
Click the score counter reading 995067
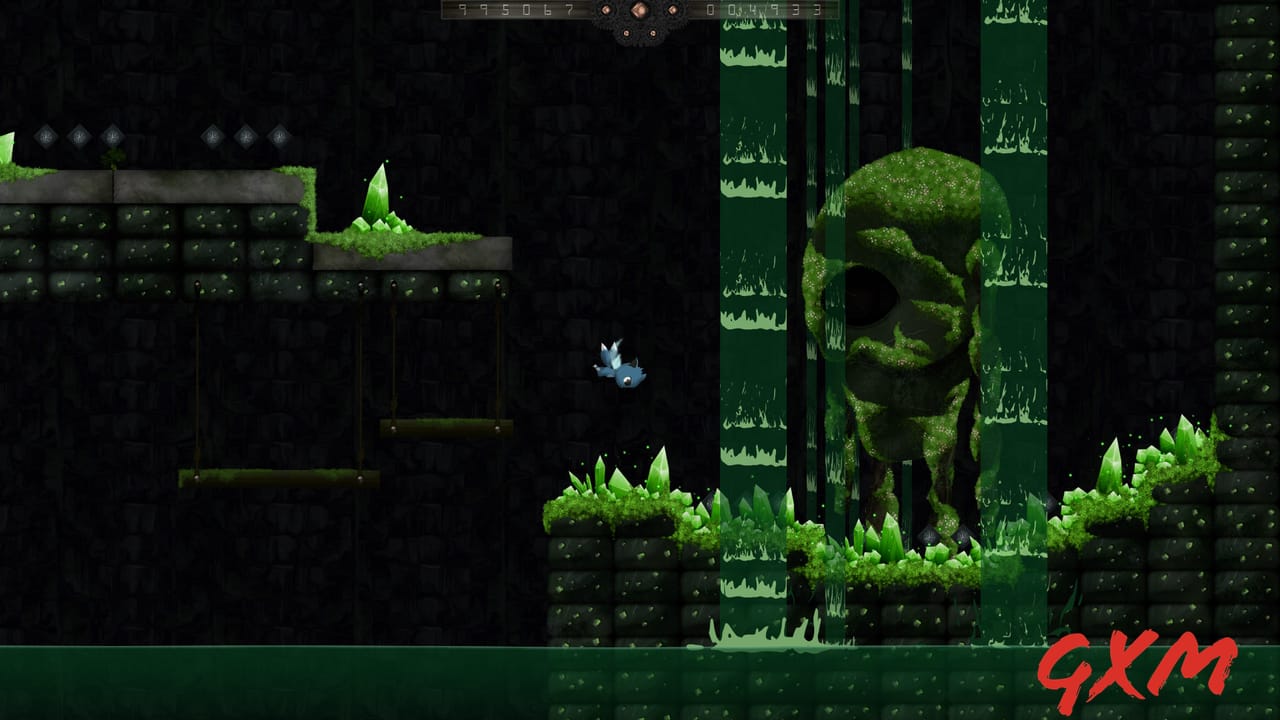515,12
